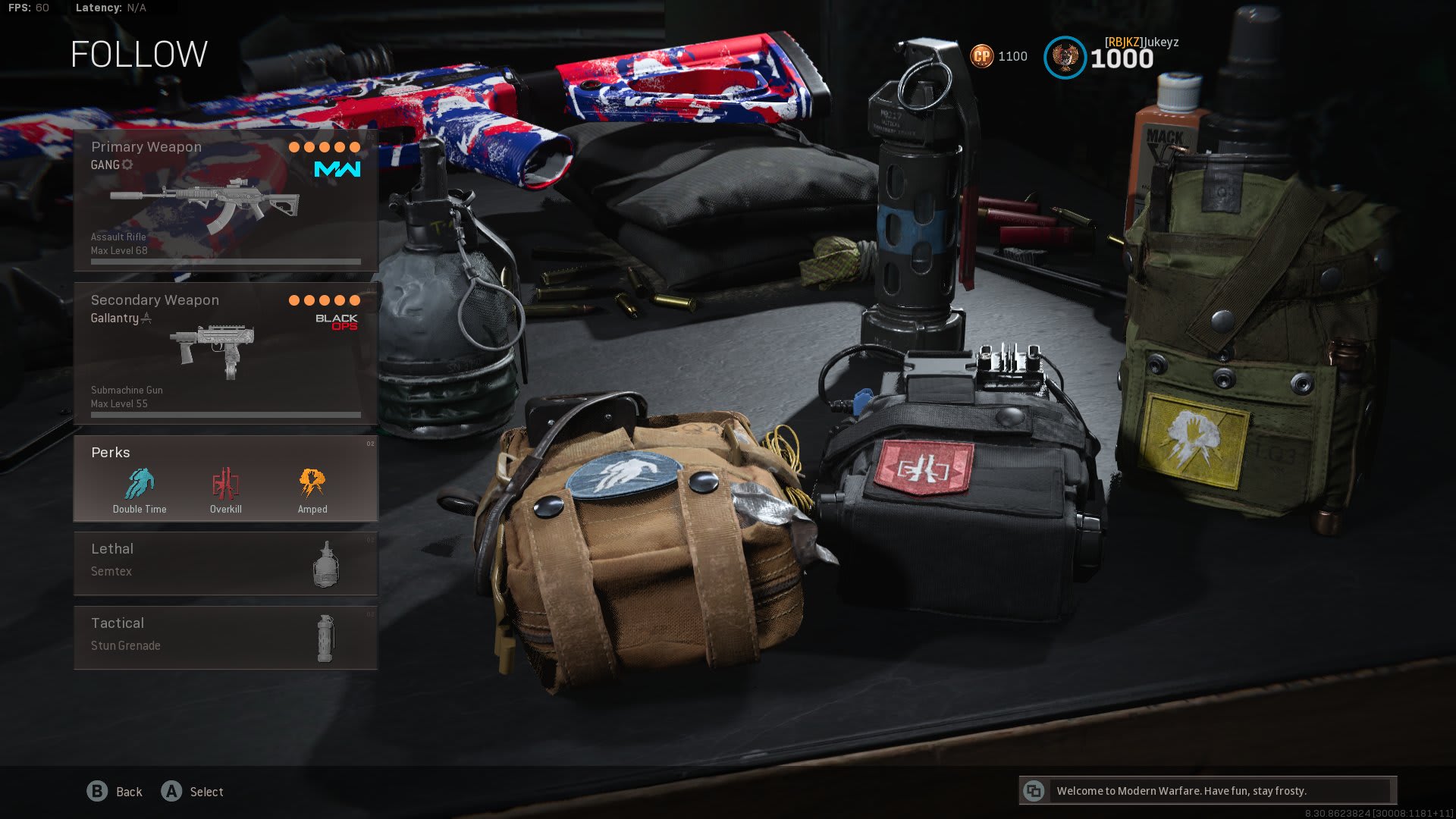
Task: Open the COD Points balance
Action: coord(999,56)
